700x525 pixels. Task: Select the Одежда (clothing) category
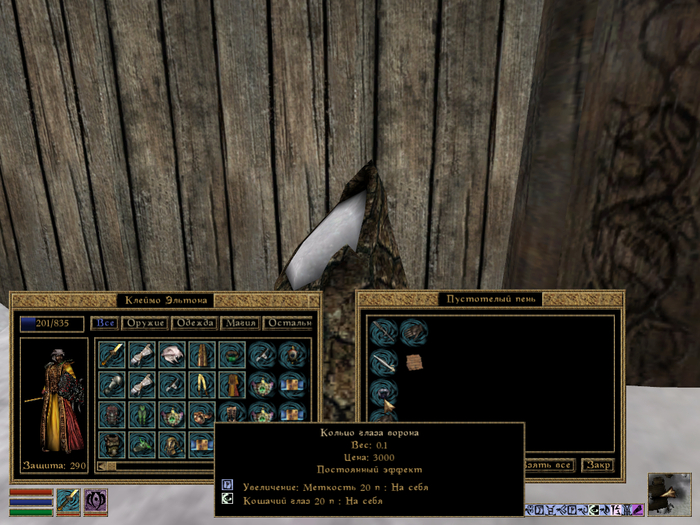[x=194, y=323]
